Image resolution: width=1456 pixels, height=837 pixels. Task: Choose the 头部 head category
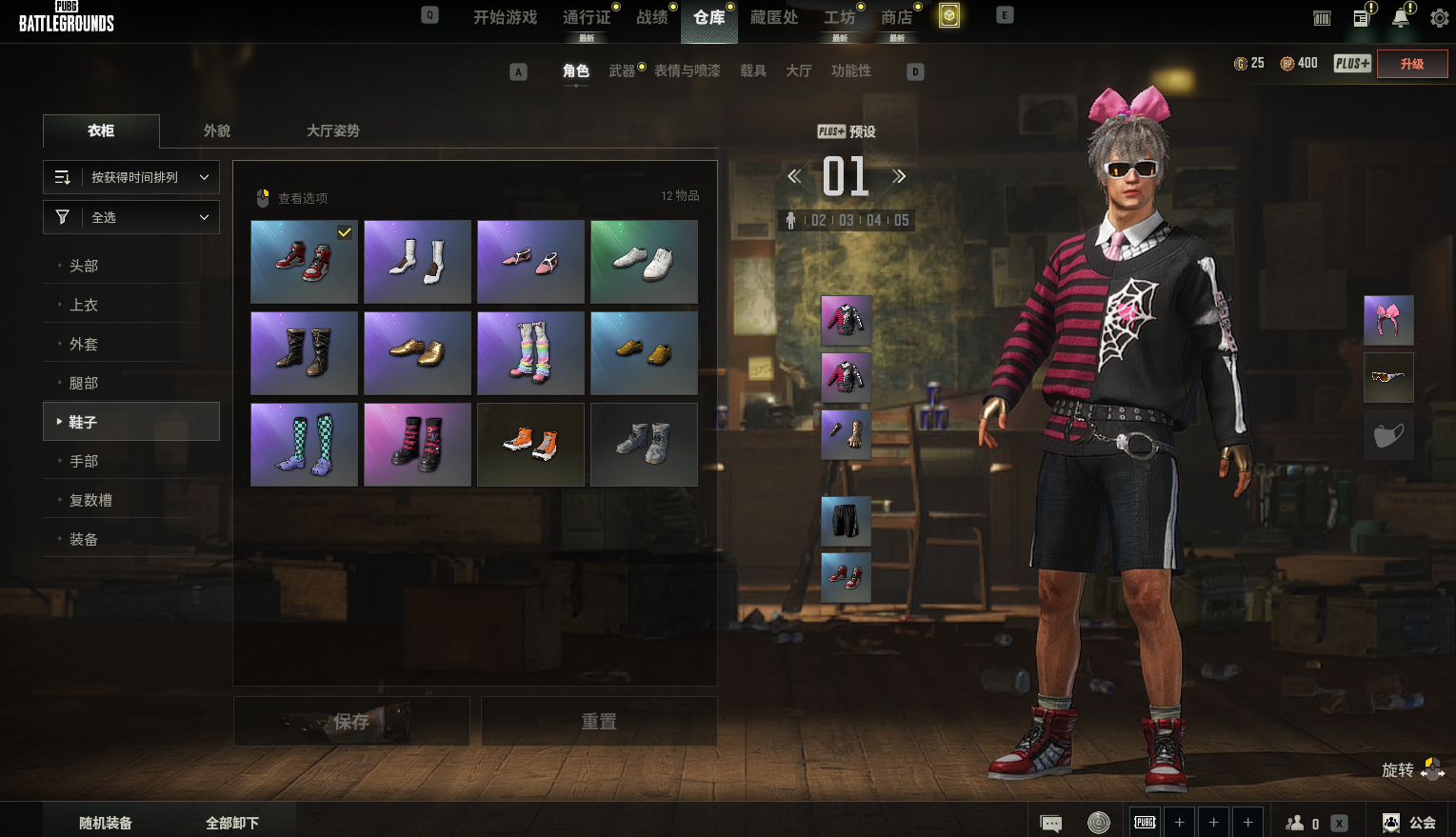pyautogui.click(x=84, y=266)
